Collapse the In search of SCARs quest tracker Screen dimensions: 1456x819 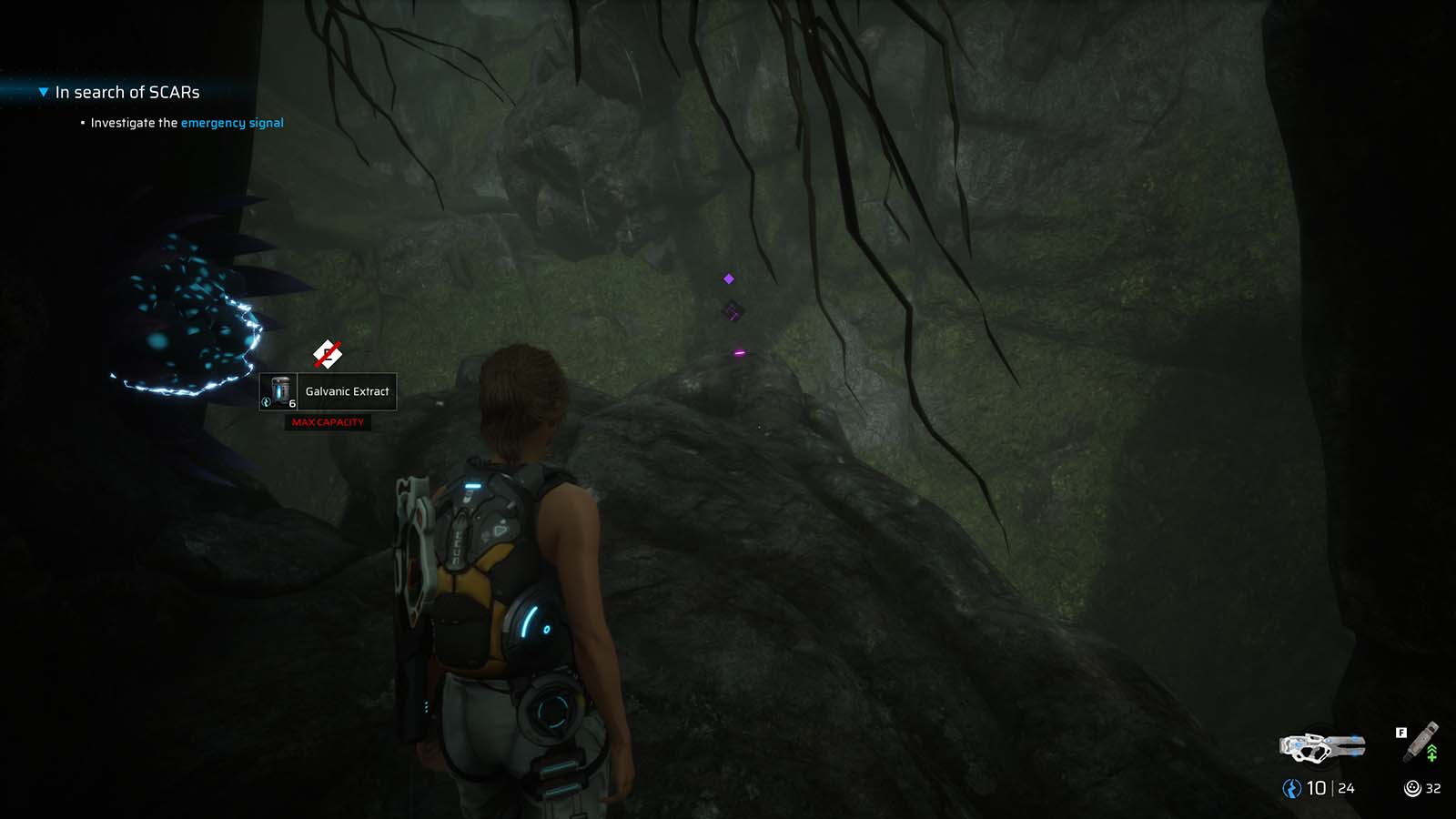coord(42,91)
